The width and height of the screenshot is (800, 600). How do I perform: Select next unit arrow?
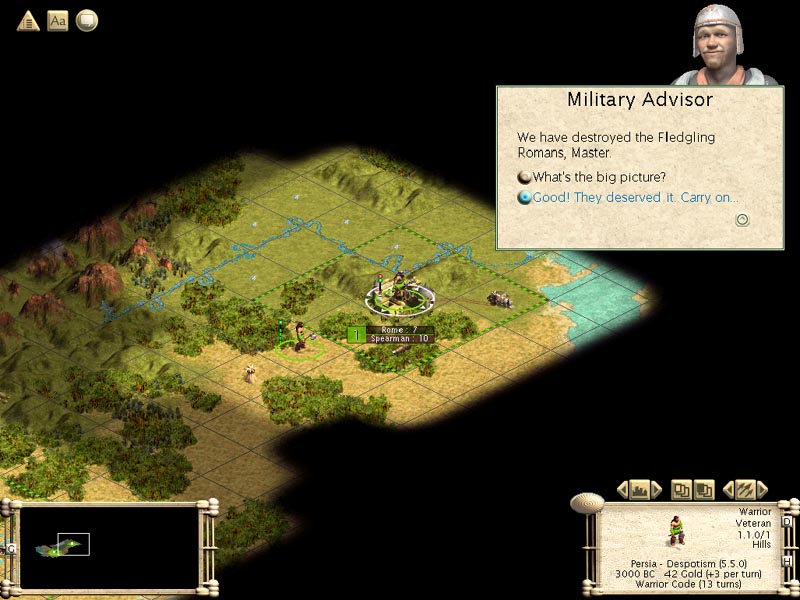pos(763,490)
